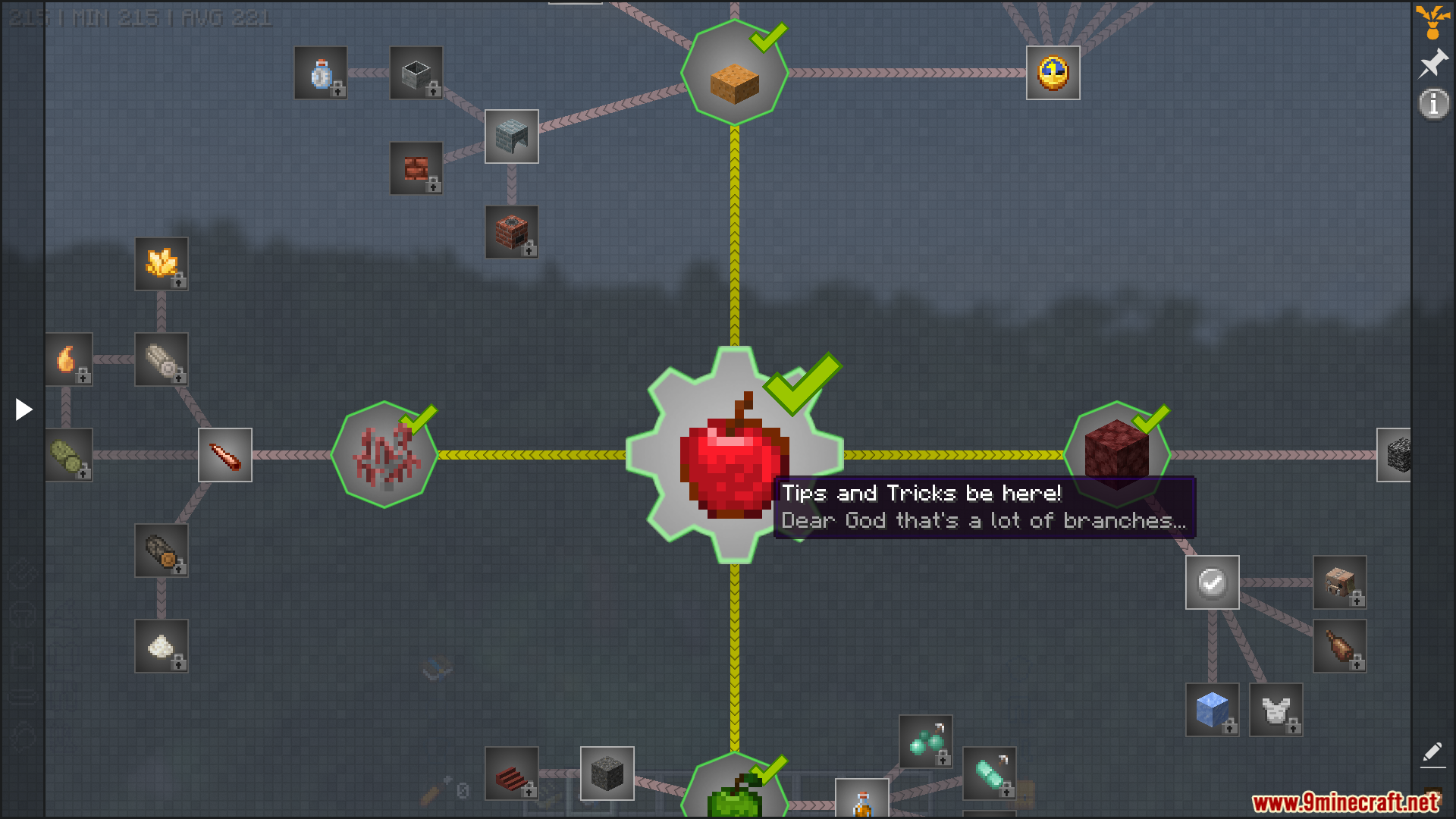Toggle the pin button

(x=1432, y=64)
